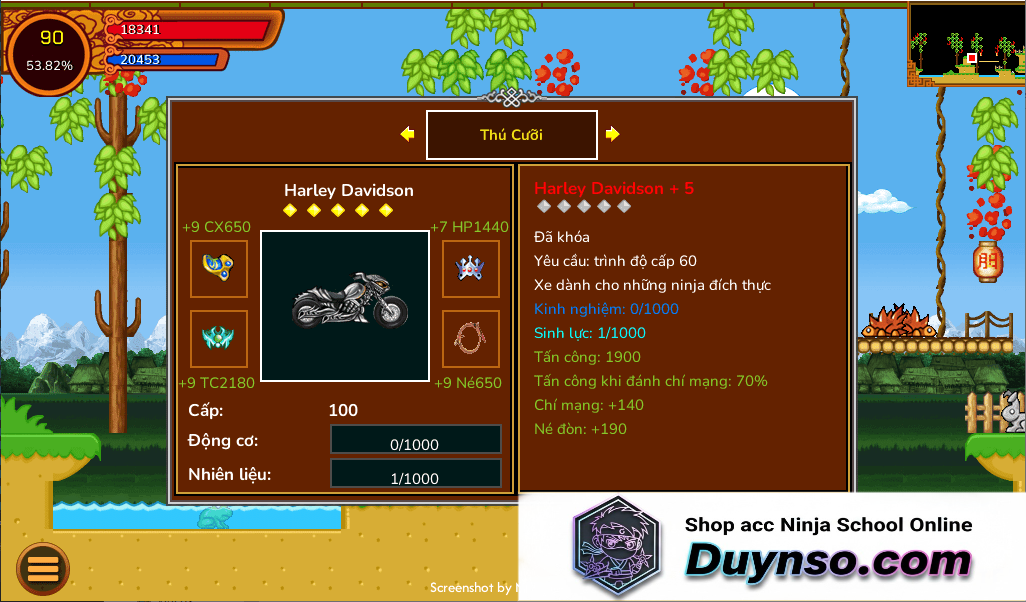This screenshot has width=1026, height=602.
Task: Open the minimap
Action: point(966,43)
